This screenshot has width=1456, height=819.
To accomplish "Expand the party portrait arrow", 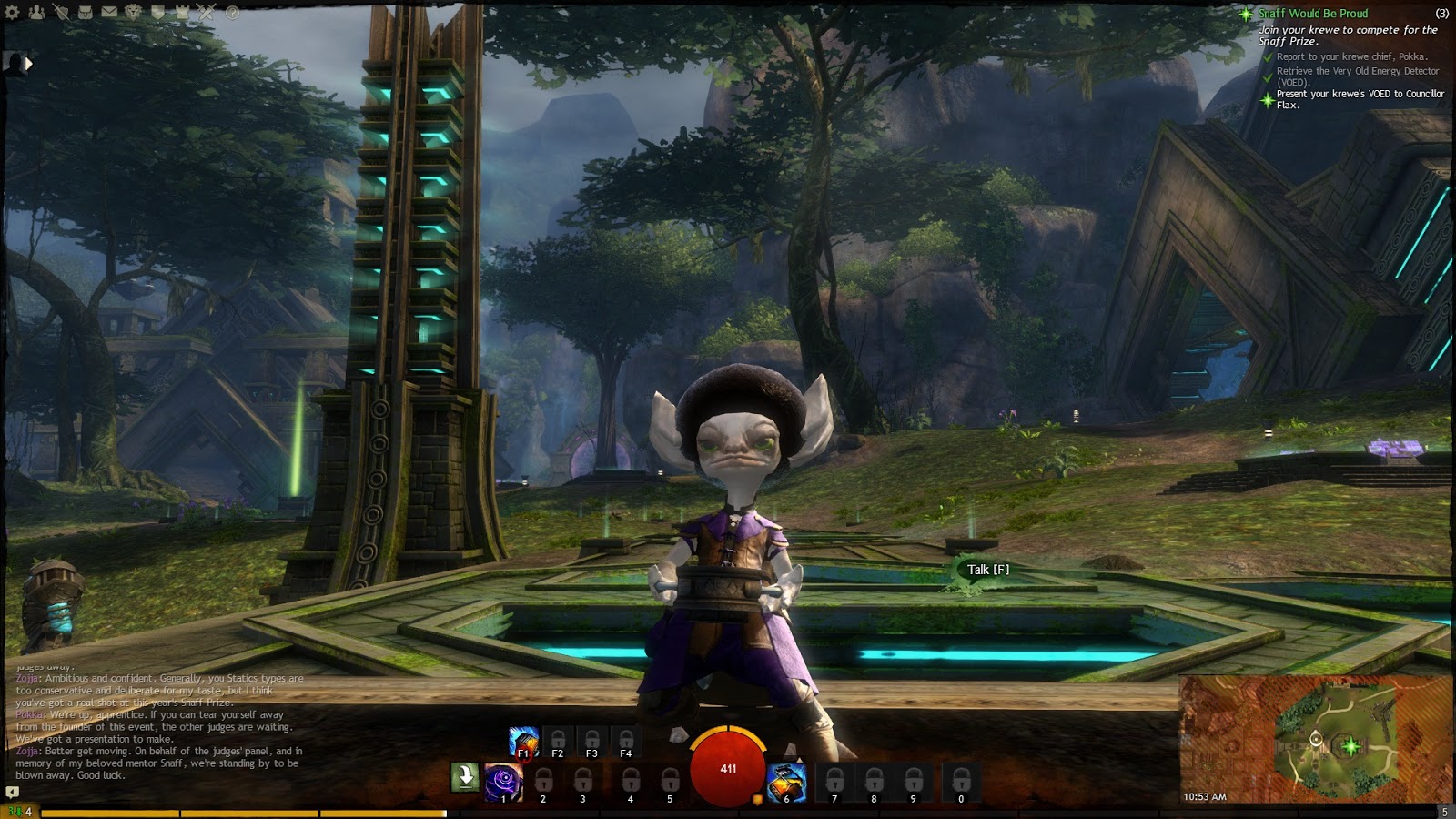I will coord(28,64).
